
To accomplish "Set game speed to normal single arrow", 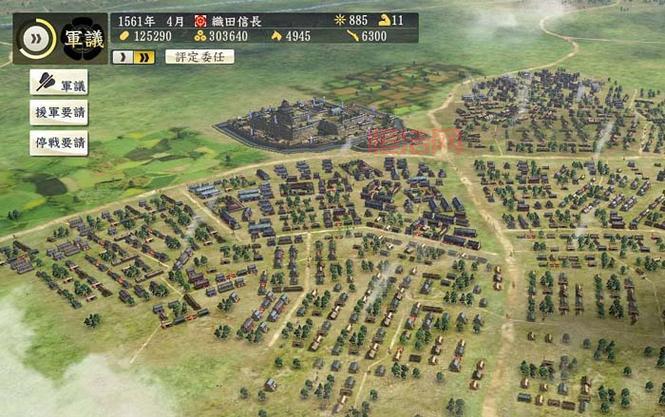I will [x=123, y=57].
